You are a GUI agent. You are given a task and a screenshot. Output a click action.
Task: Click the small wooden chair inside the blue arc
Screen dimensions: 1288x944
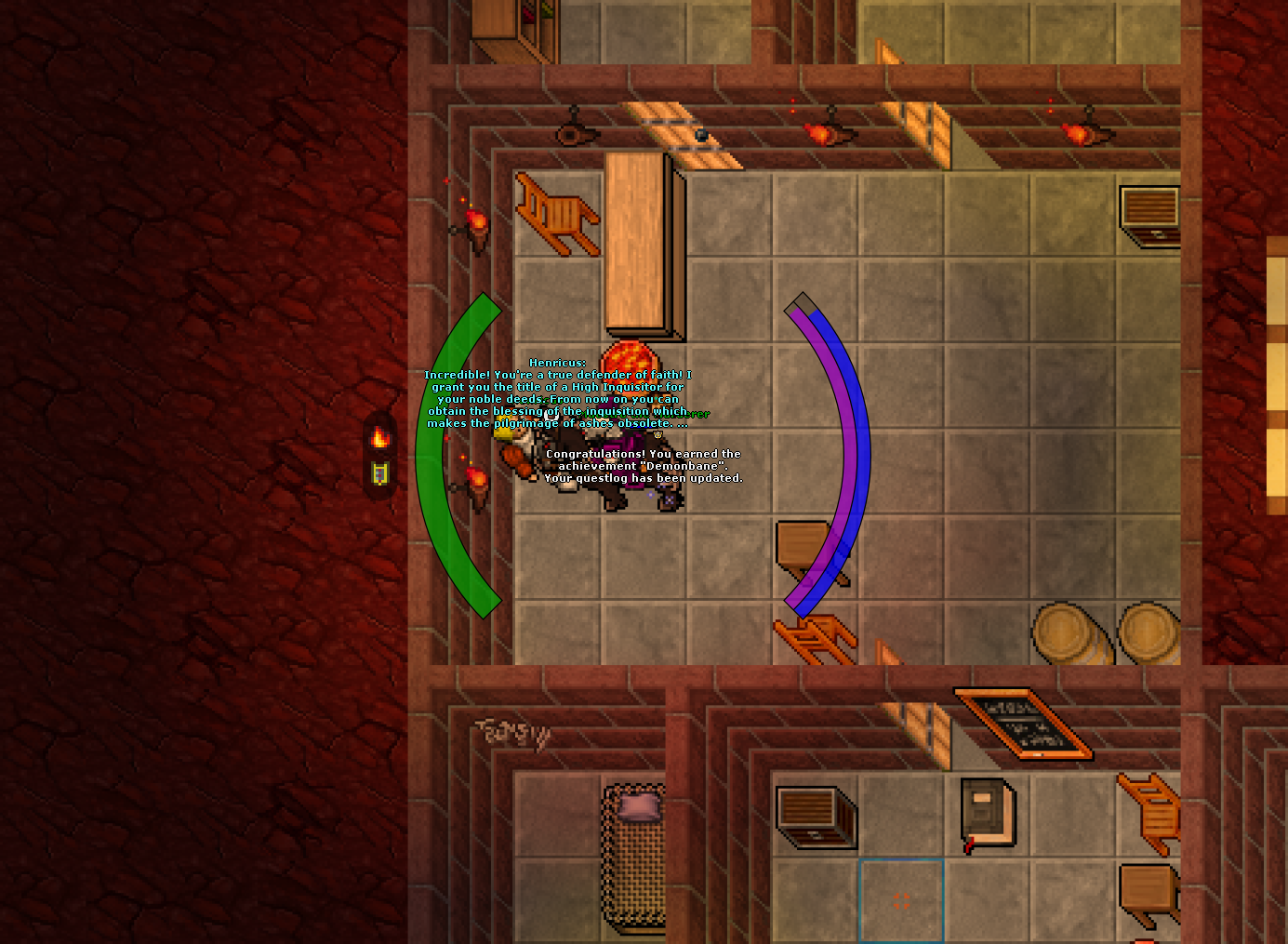(802, 547)
